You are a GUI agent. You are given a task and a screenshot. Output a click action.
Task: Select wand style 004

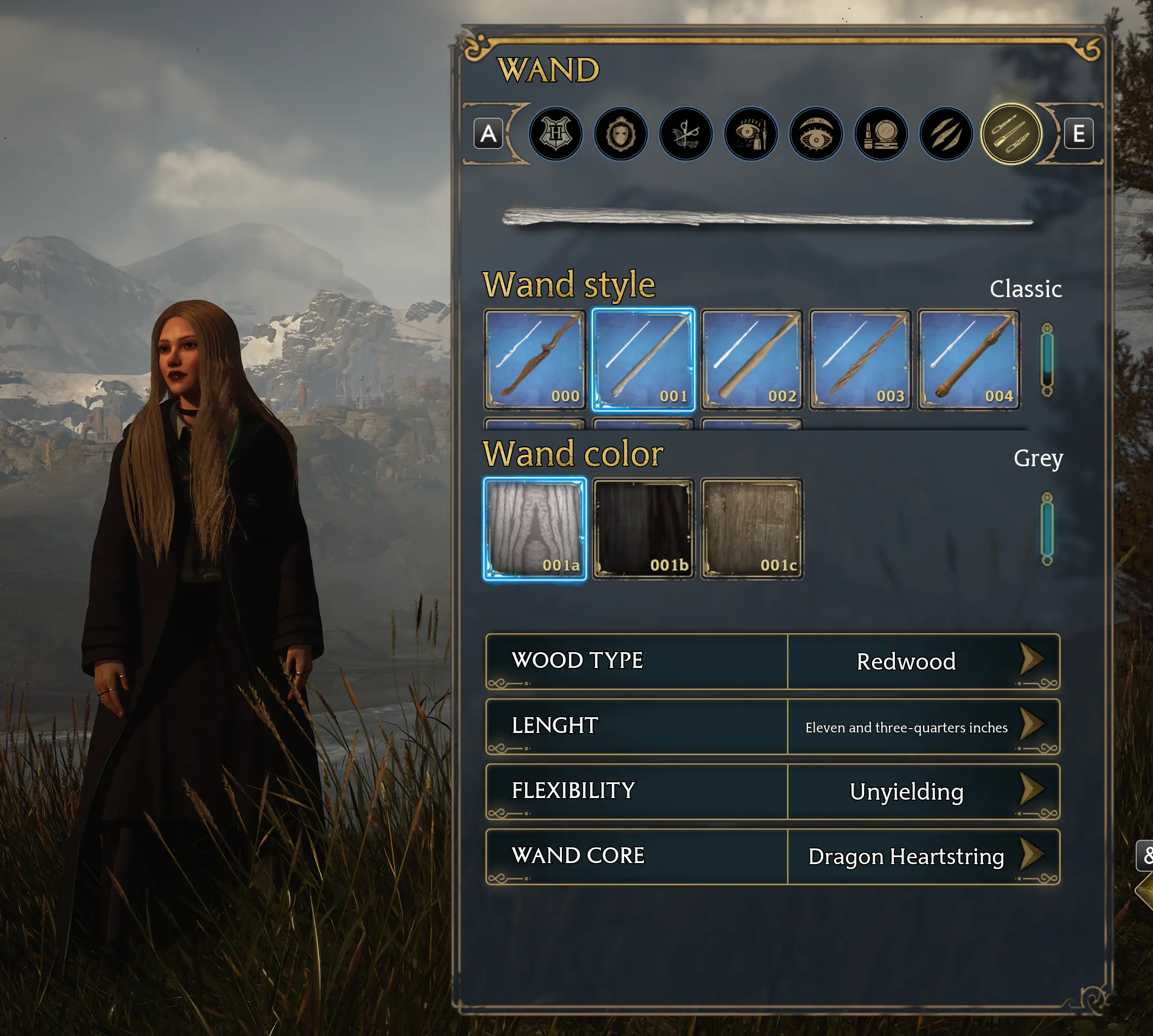click(969, 360)
